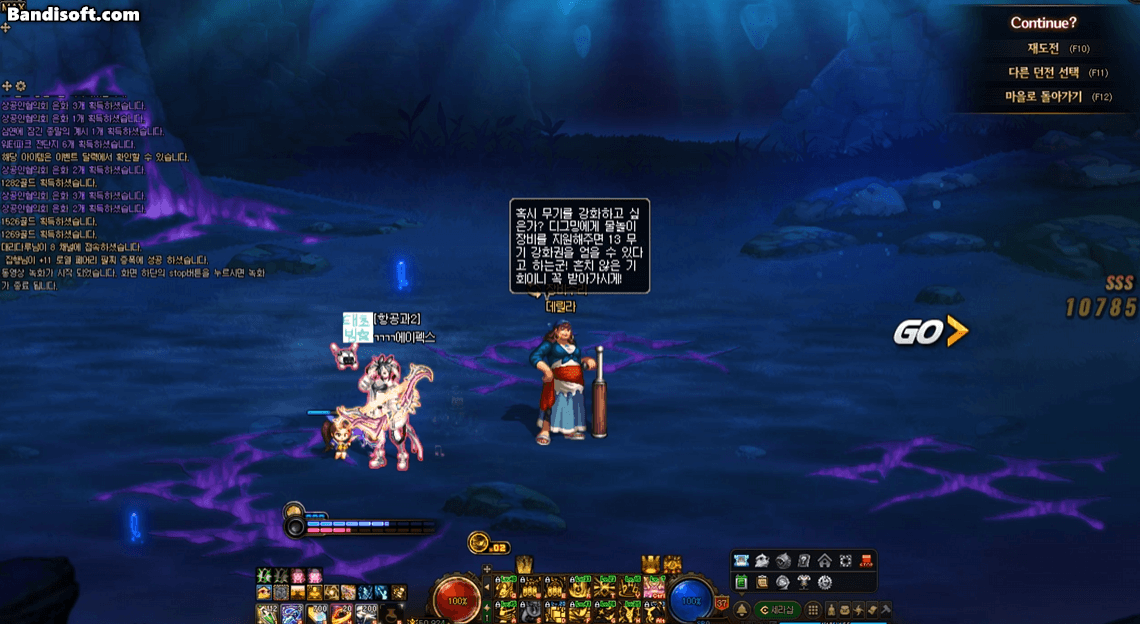
Task: Click the blue-framed portrait icon in menu panel
Action: (x=742, y=561)
